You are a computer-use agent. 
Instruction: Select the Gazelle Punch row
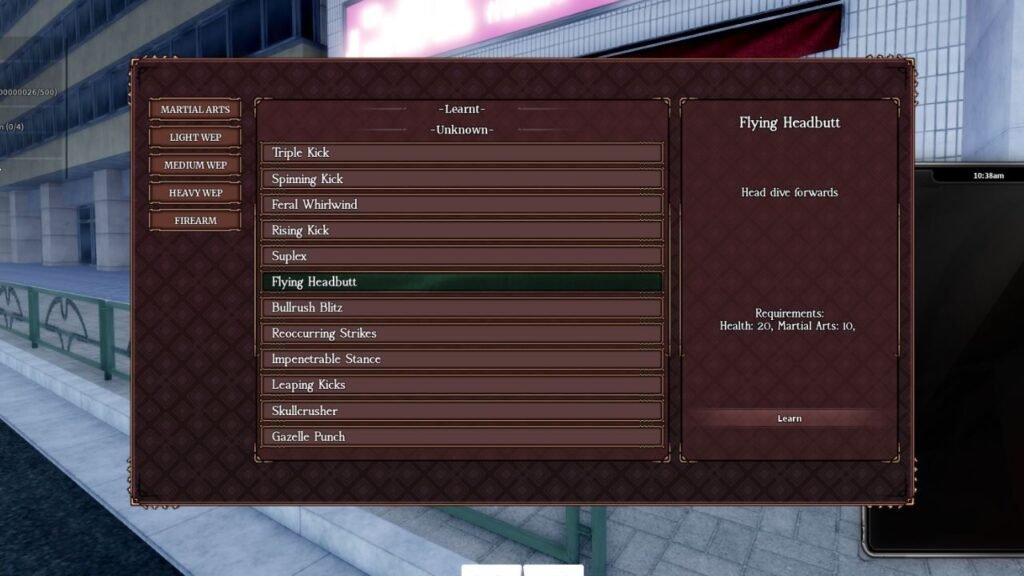coord(461,437)
